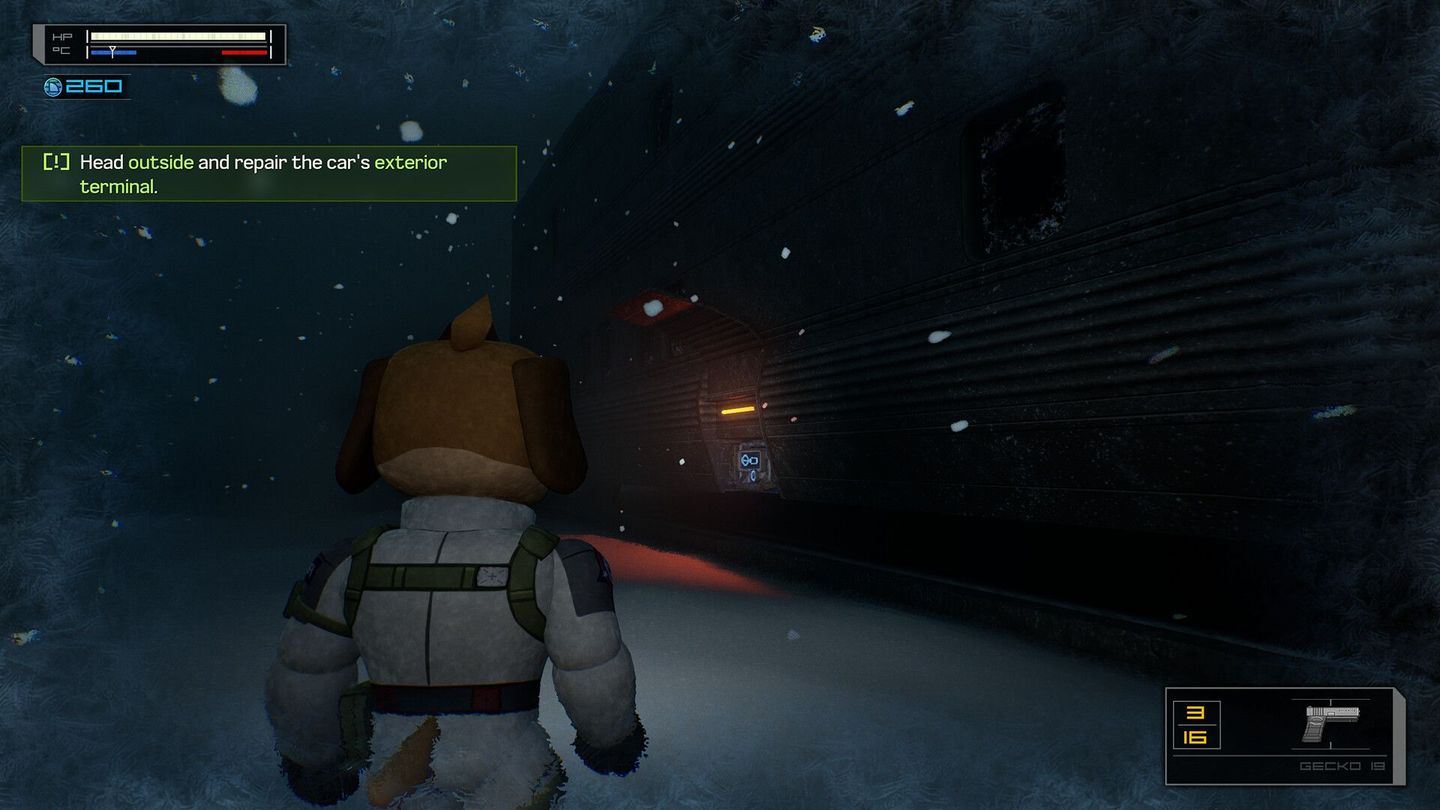Screen dimensions: 1440x810
Task: Toggle the blue cold segment of the temperature bar
Action: [113, 52]
